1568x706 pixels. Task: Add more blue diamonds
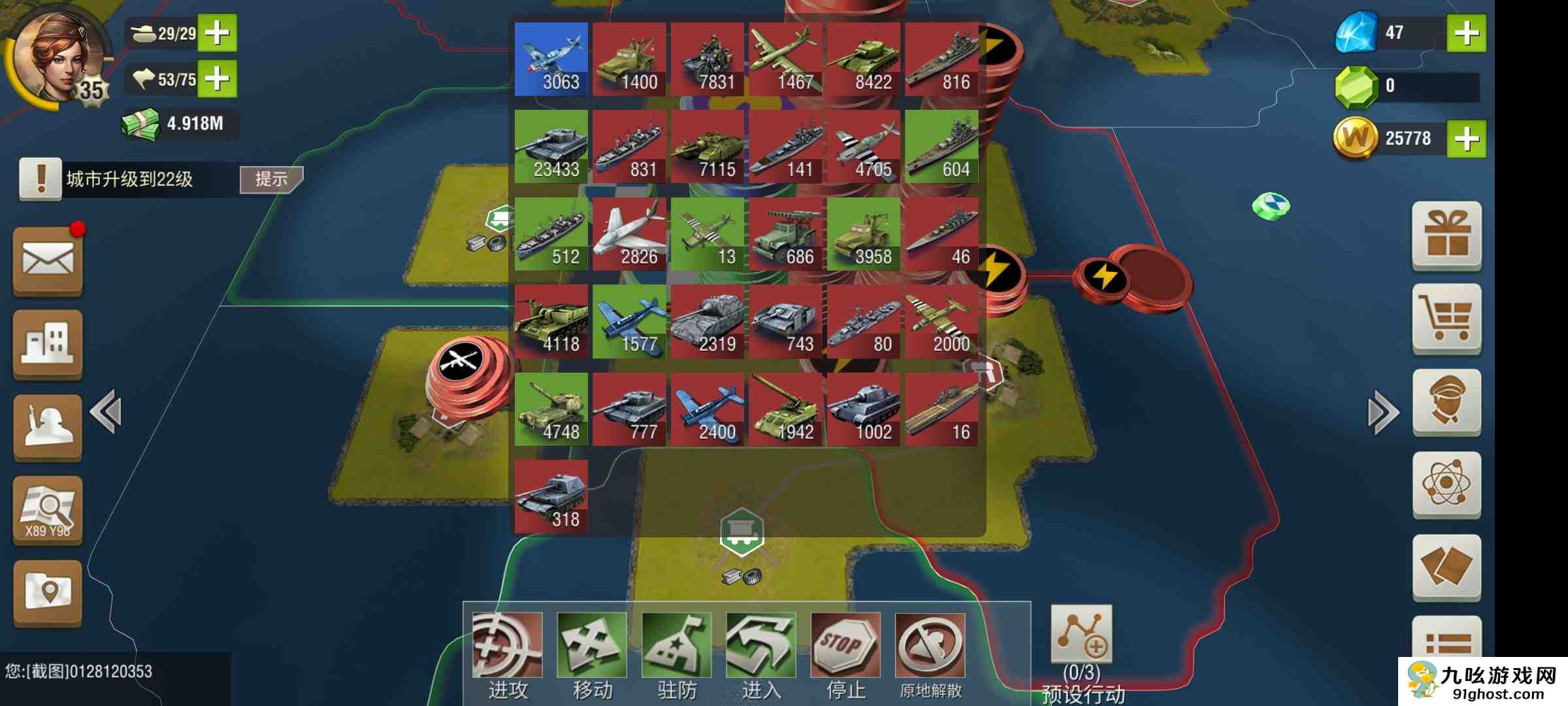pyautogui.click(x=1466, y=33)
